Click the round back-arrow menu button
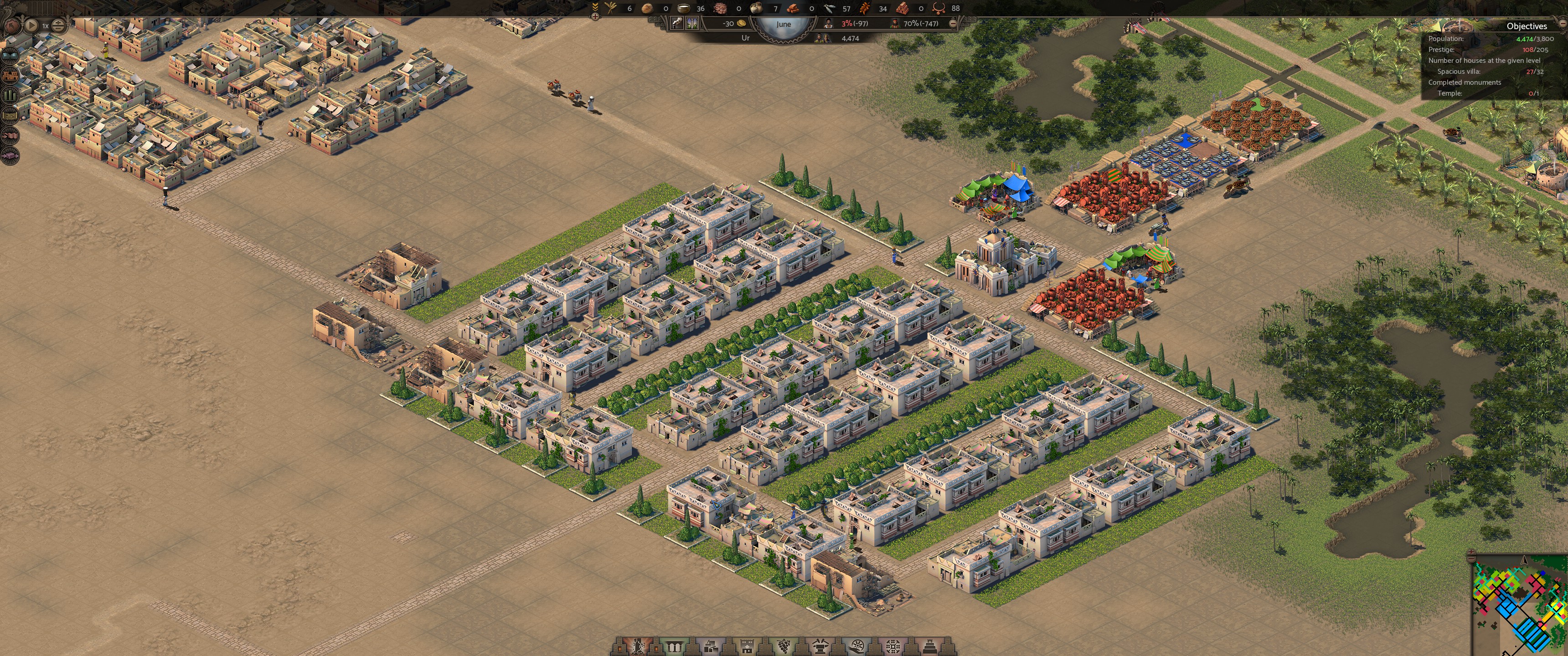1568x656 pixels. click(x=12, y=26)
